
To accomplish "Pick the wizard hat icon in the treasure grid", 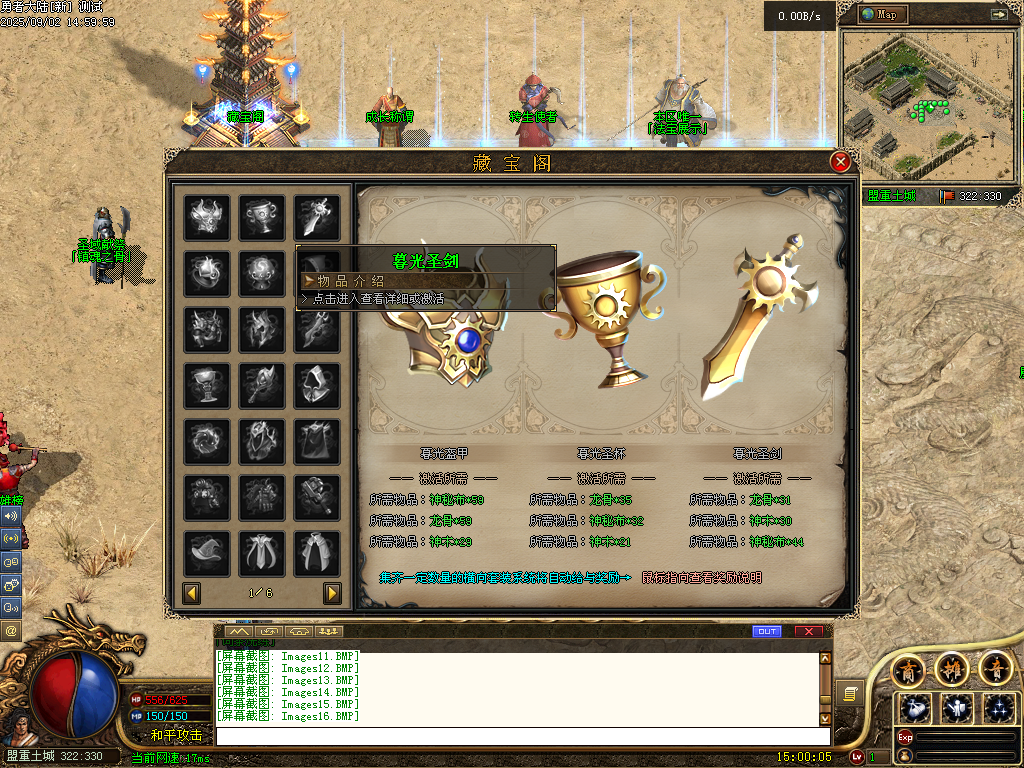I will pyautogui.click(x=207, y=553).
